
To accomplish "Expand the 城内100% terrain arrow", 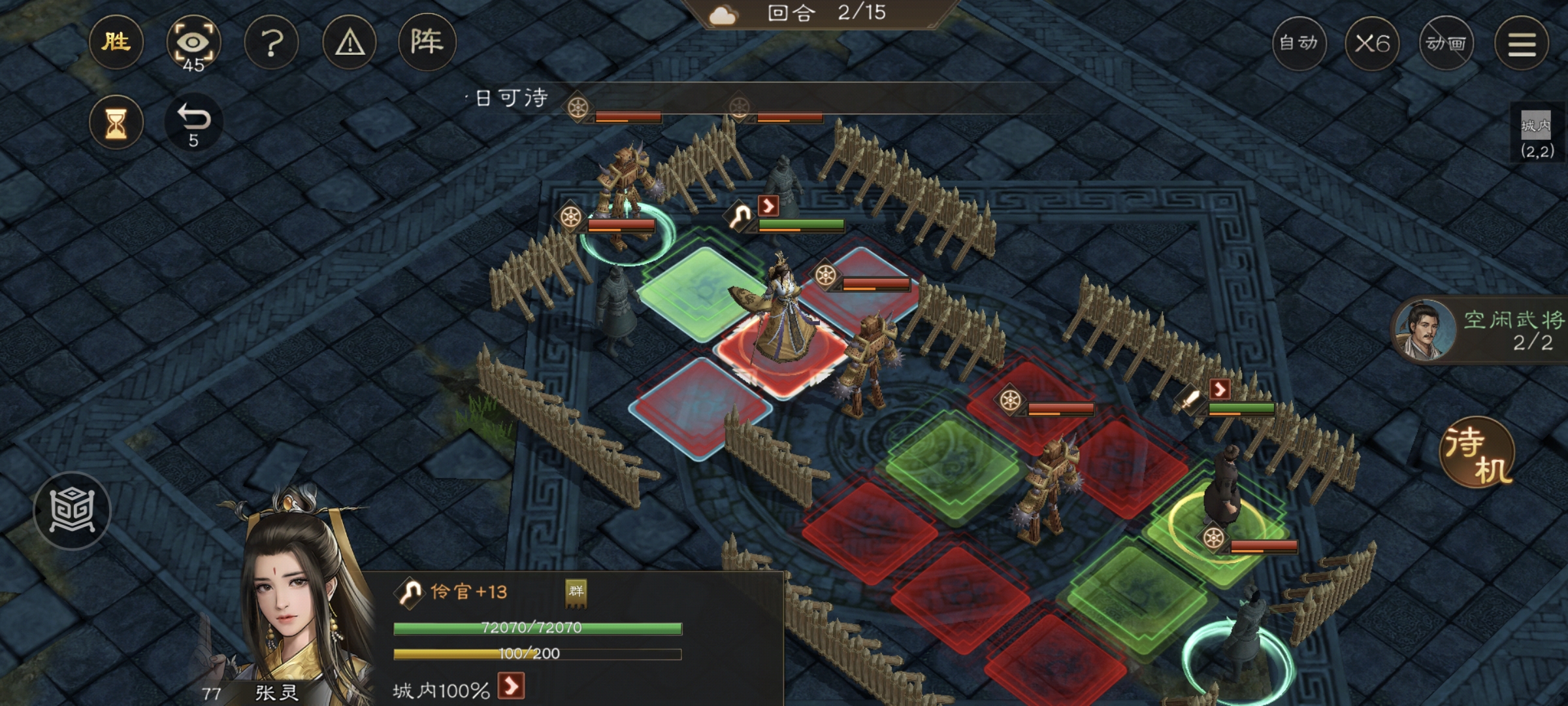I will point(511,686).
